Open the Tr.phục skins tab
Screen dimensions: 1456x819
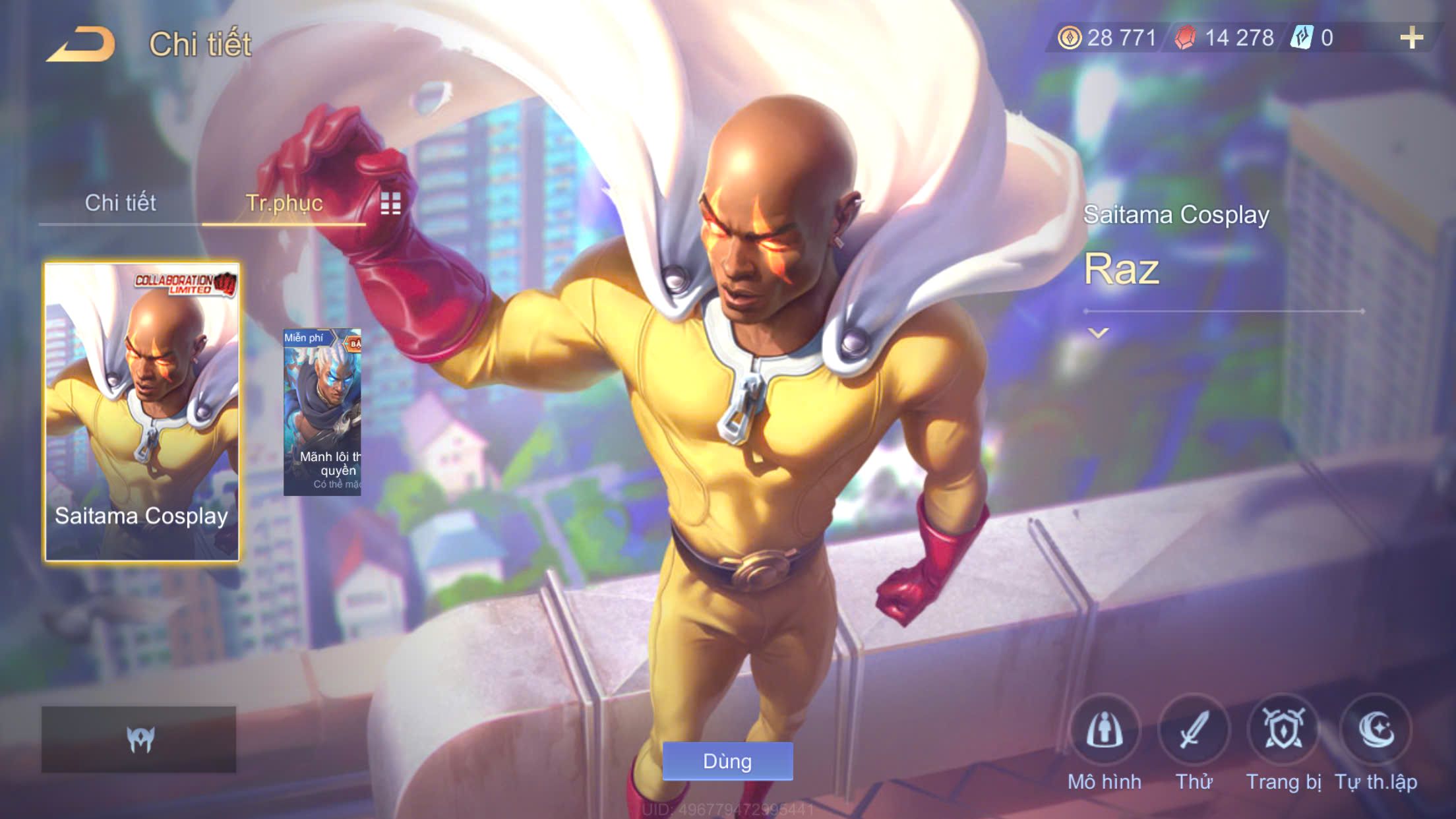tap(284, 203)
